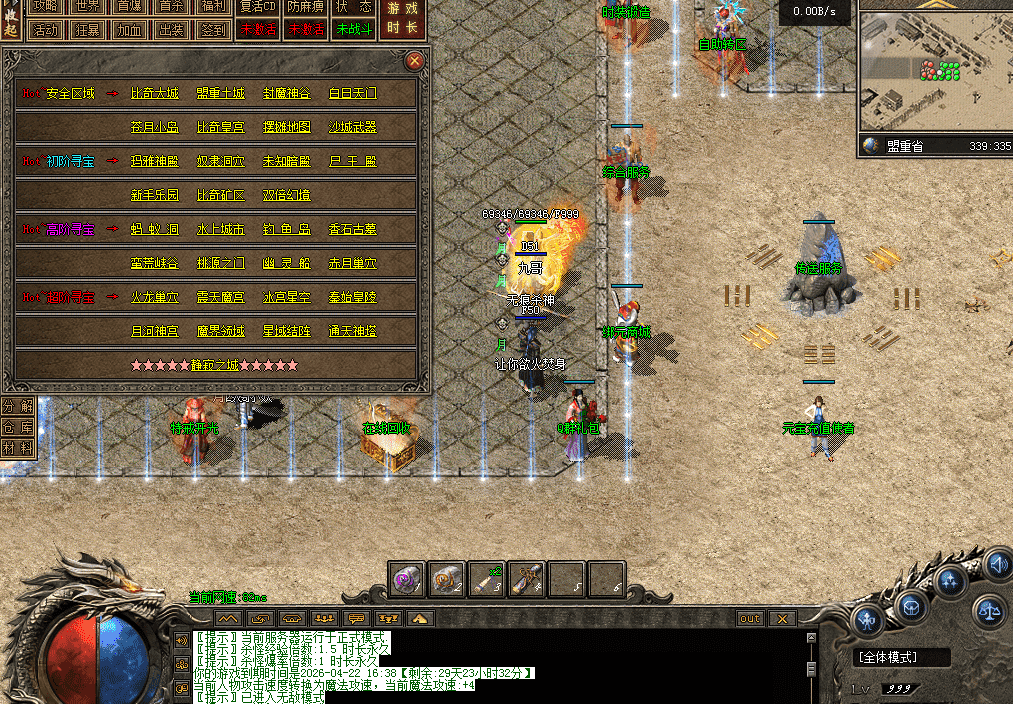The image size is (1013, 704).
Task: Go to 火龙巢穴 dungeon
Action: click(155, 298)
